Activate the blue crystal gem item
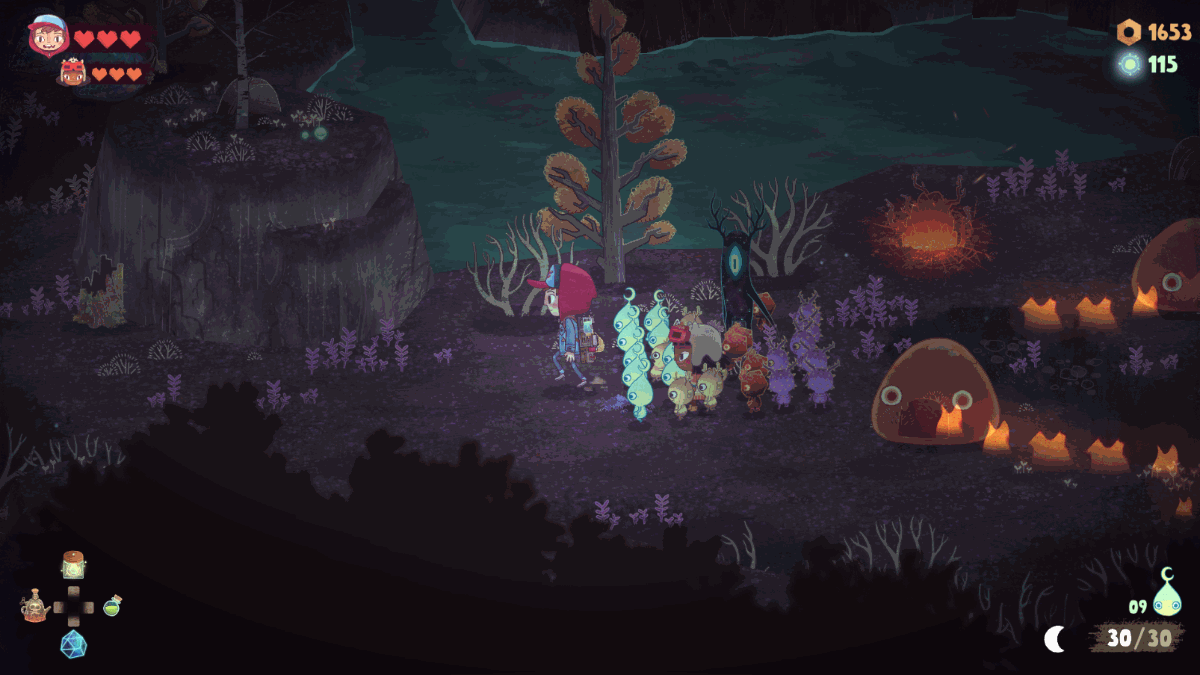 pos(73,644)
